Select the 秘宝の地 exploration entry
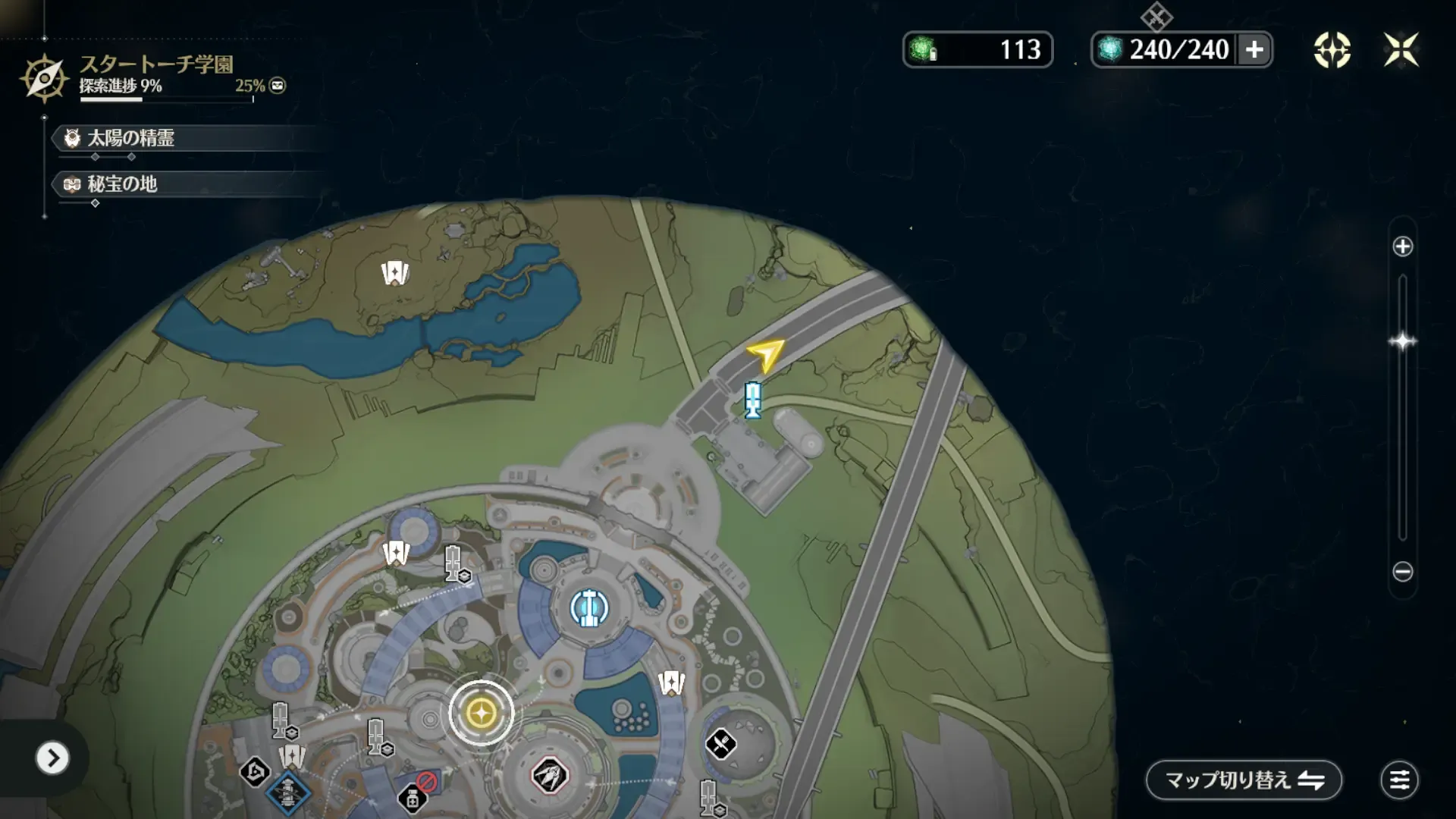 pos(121,184)
